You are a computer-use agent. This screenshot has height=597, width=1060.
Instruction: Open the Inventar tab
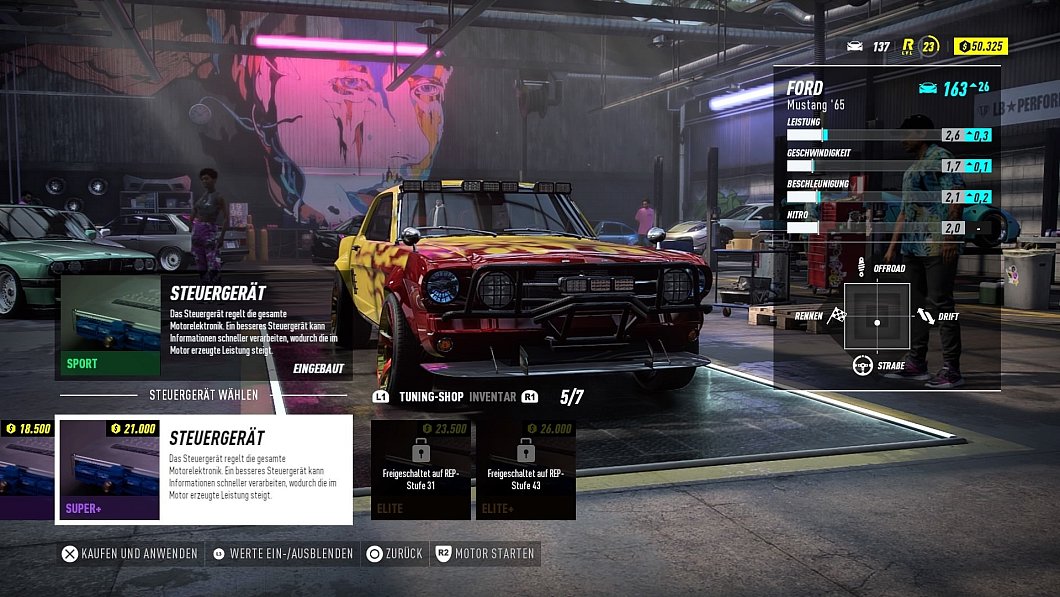click(492, 397)
